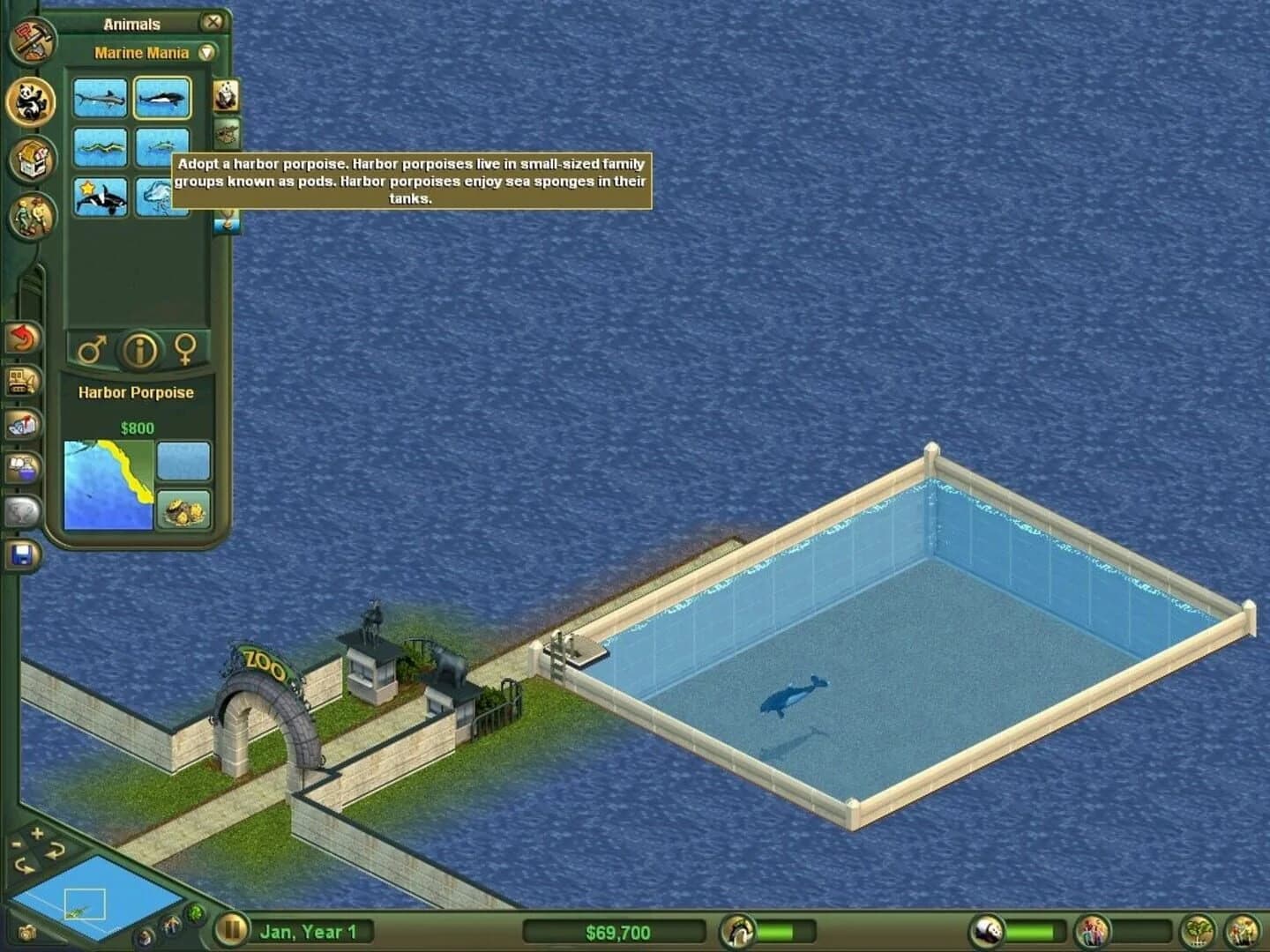Screen dimensions: 1270x952
Task: Click the zoom-in button above the minimap
Action: pos(37,834)
